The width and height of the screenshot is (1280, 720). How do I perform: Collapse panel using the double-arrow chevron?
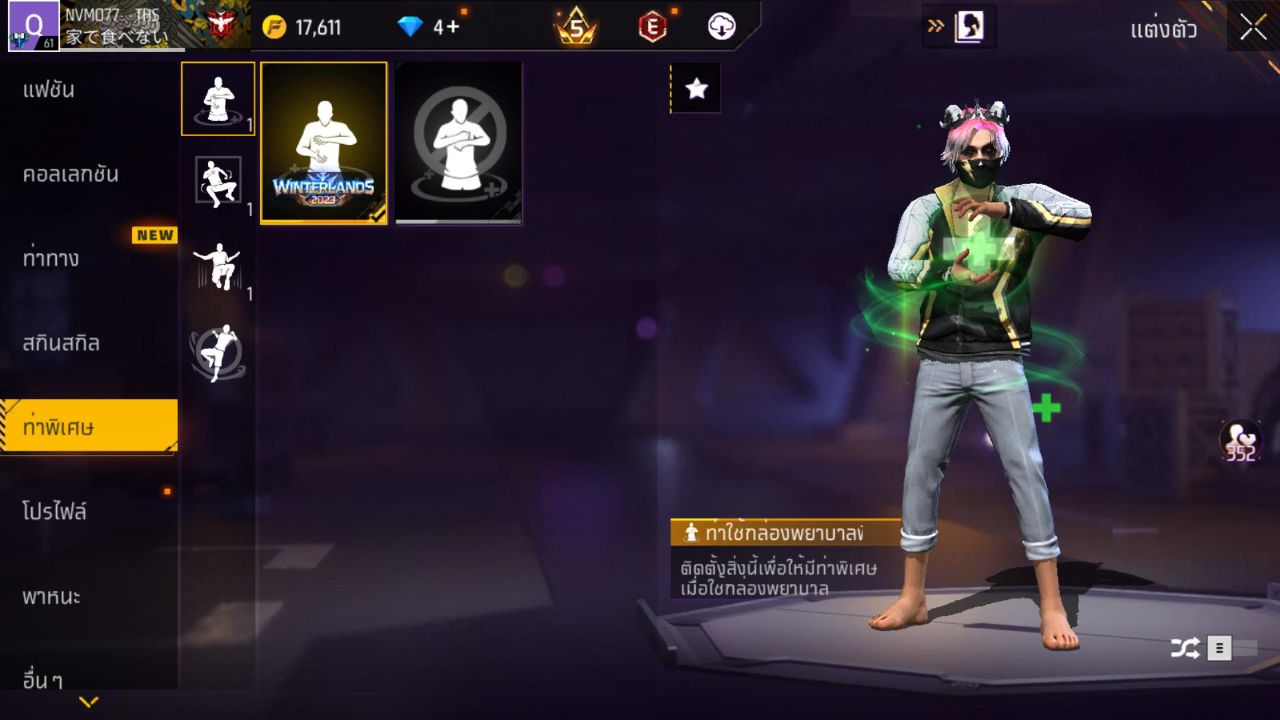tap(933, 27)
